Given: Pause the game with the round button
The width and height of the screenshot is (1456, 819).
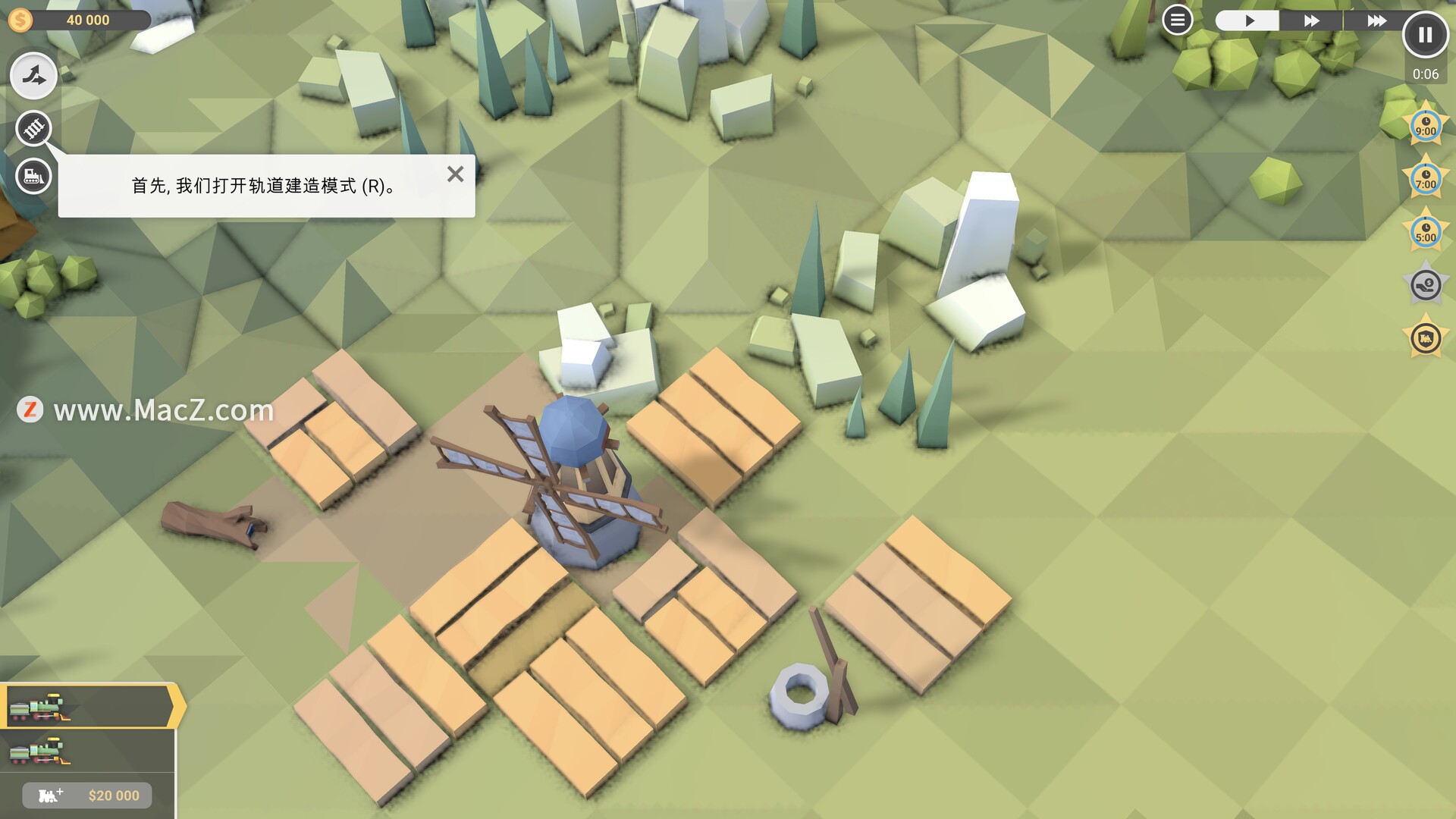Looking at the screenshot, I should [1425, 35].
